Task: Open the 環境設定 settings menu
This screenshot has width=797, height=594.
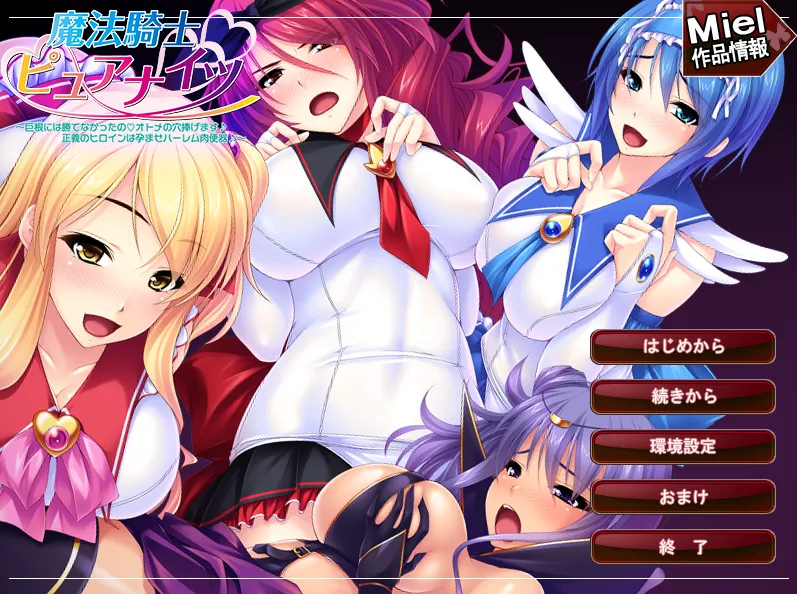Action: (x=683, y=446)
